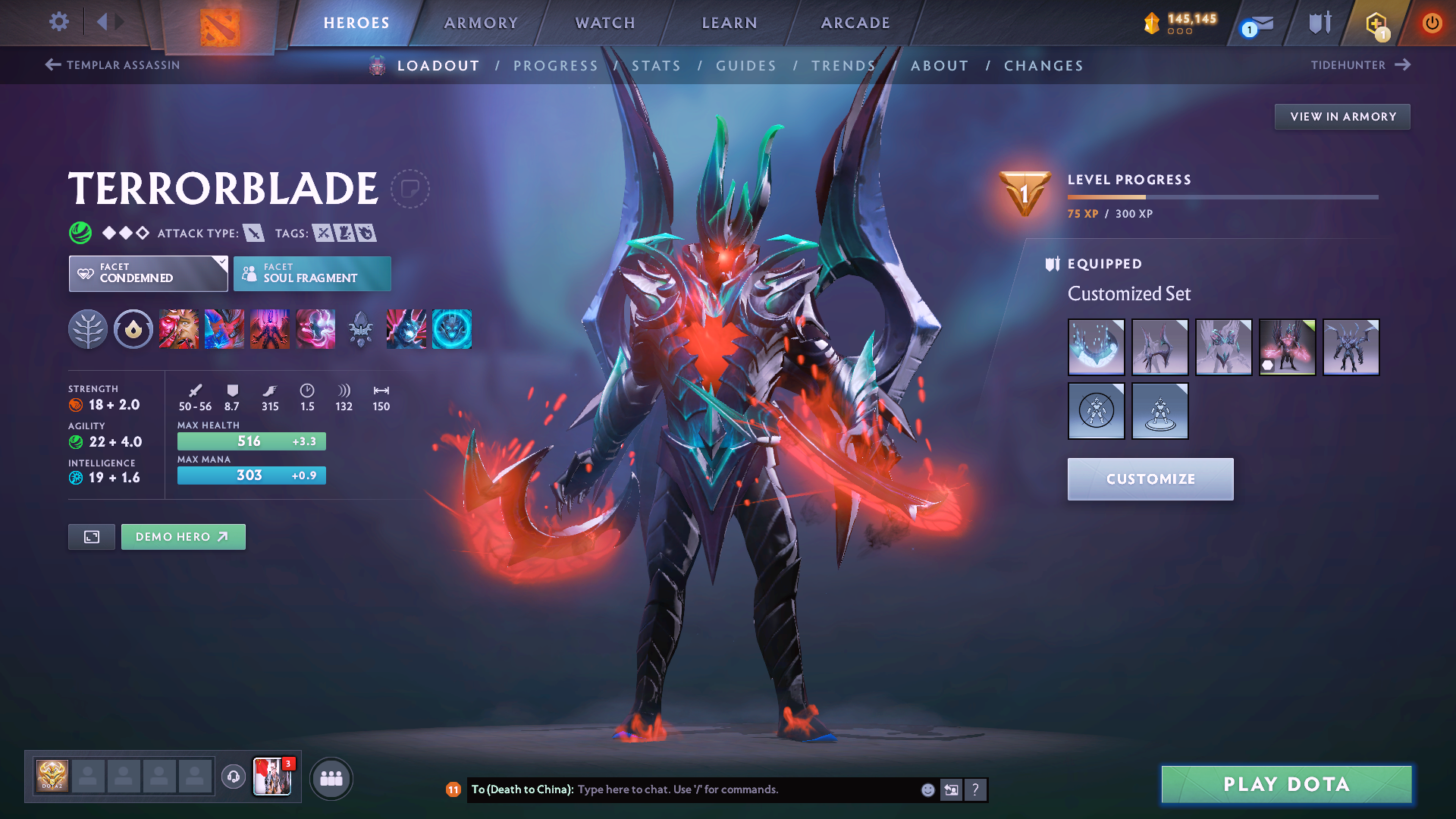
Task: View the Conjure Image ability icon
Action: click(224, 329)
